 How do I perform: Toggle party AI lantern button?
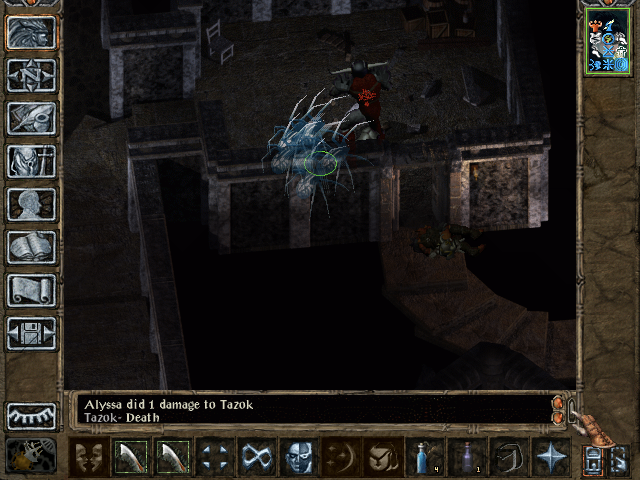(620, 460)
